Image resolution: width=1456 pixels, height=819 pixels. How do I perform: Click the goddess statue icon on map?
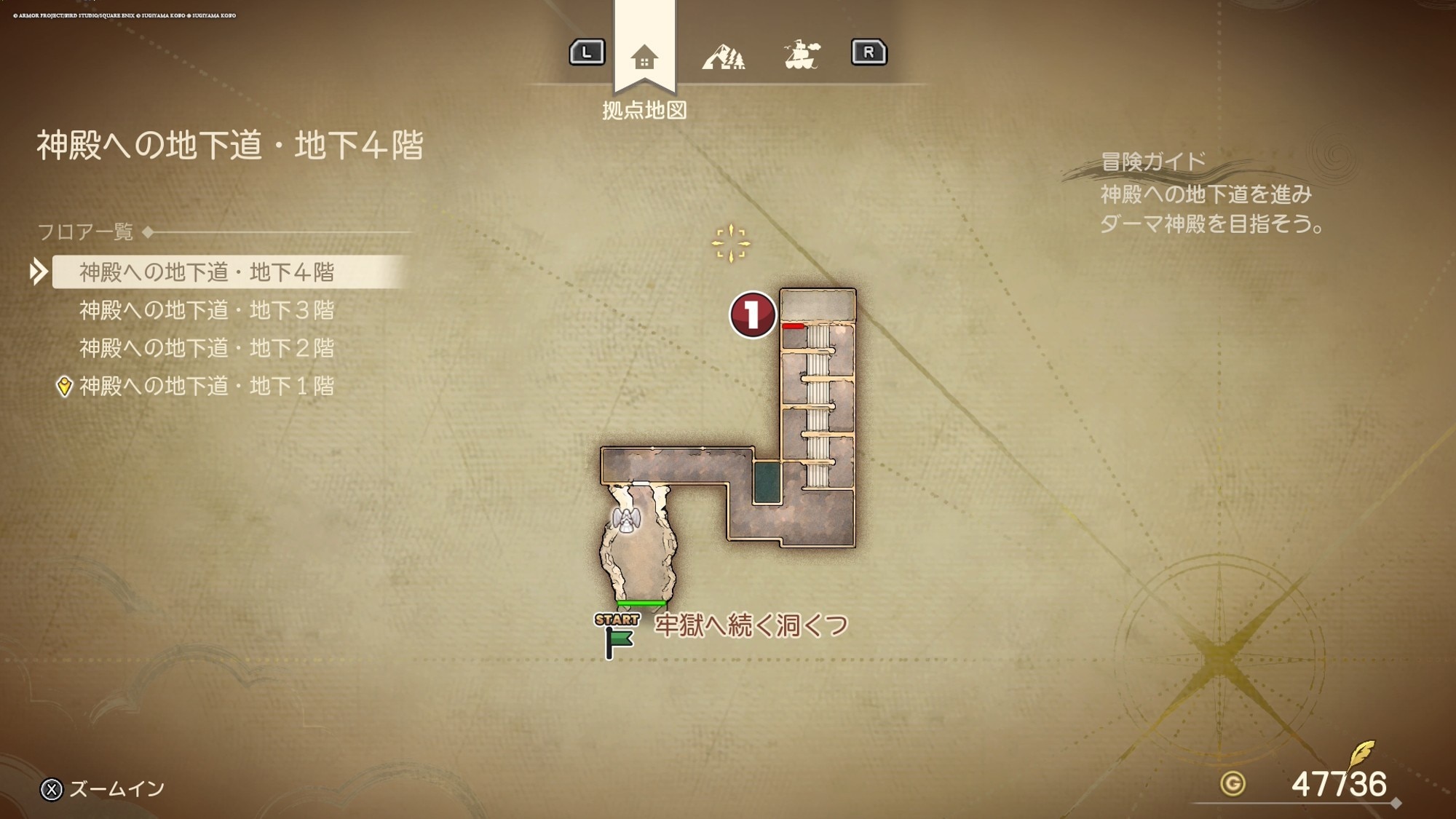[x=626, y=519]
